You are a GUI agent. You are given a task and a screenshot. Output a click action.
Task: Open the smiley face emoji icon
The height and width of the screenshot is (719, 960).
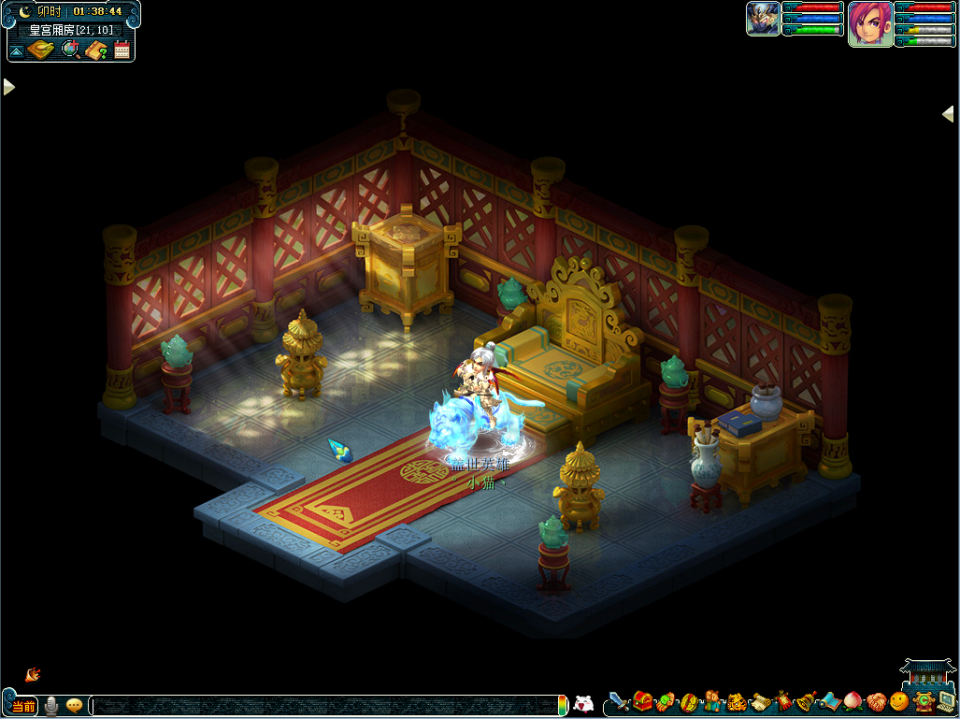click(x=899, y=702)
